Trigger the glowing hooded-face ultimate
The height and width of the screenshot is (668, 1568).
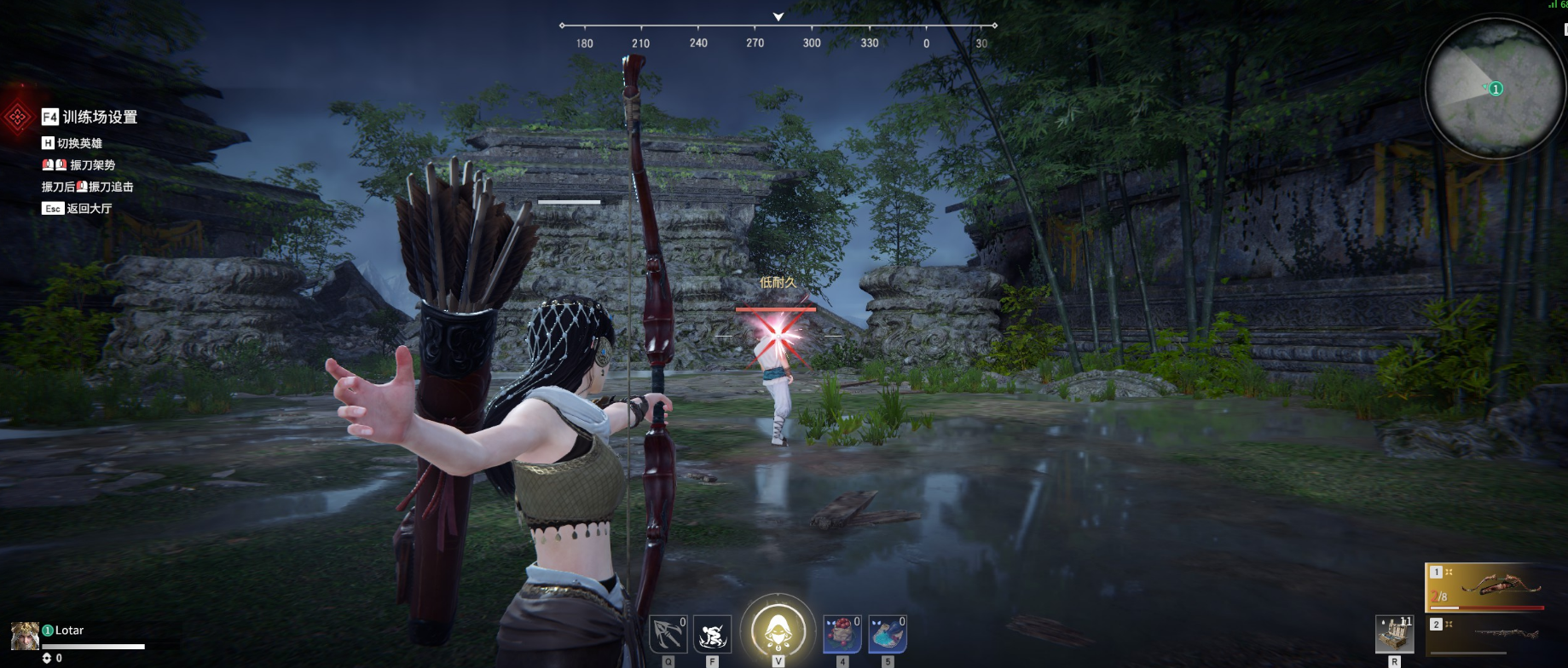[x=778, y=631]
